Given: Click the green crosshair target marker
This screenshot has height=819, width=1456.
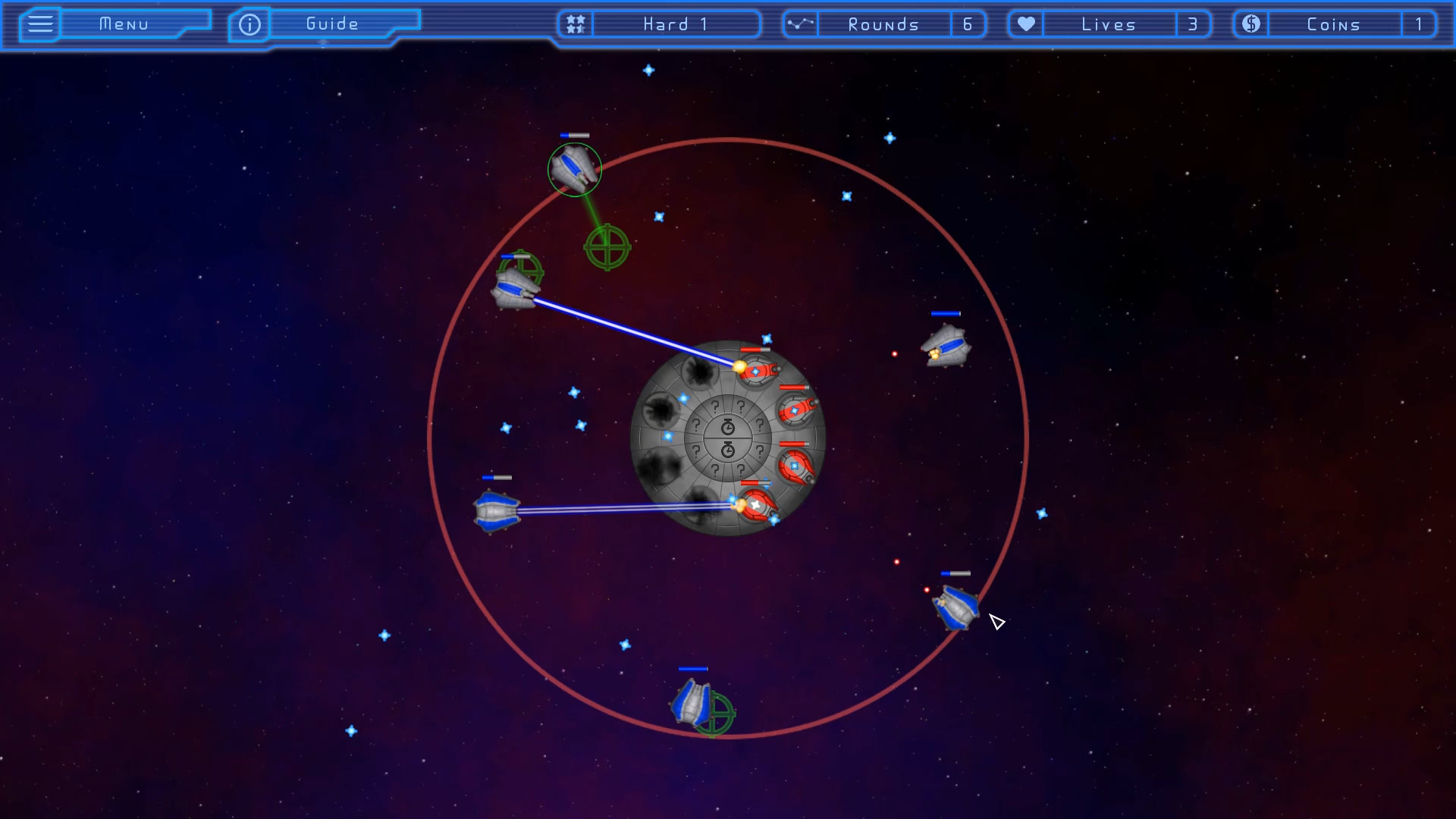Looking at the screenshot, I should (x=606, y=246).
